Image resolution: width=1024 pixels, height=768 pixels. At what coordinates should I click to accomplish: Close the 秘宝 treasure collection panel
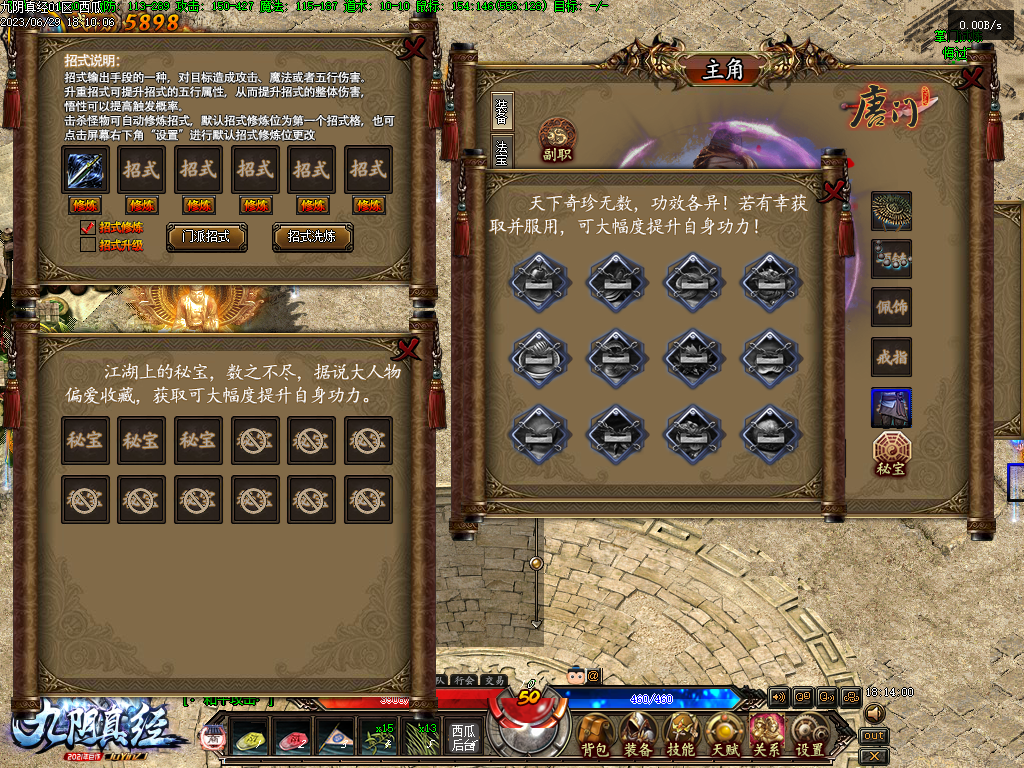409,348
